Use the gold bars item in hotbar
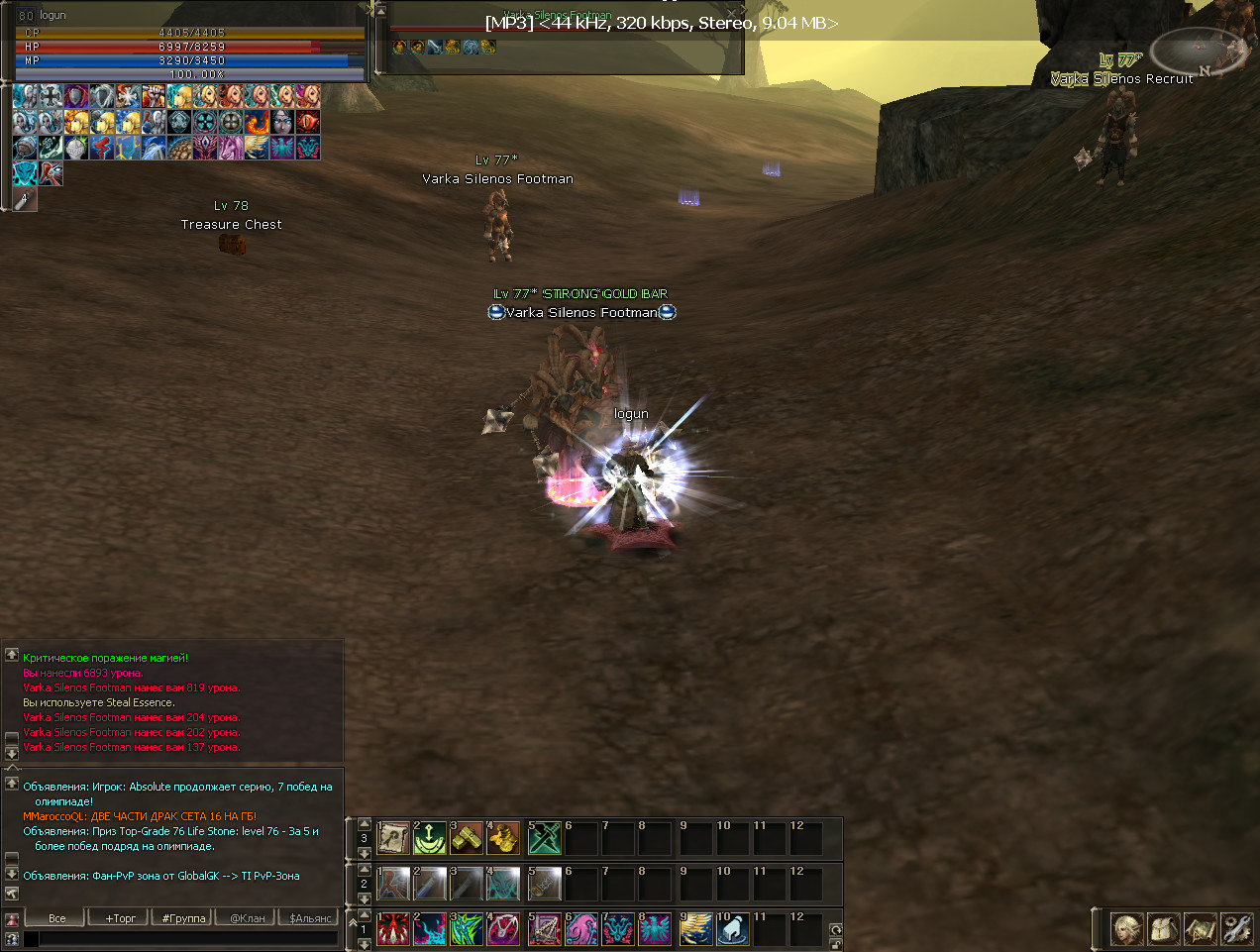This screenshot has width=1260, height=952. [467, 839]
